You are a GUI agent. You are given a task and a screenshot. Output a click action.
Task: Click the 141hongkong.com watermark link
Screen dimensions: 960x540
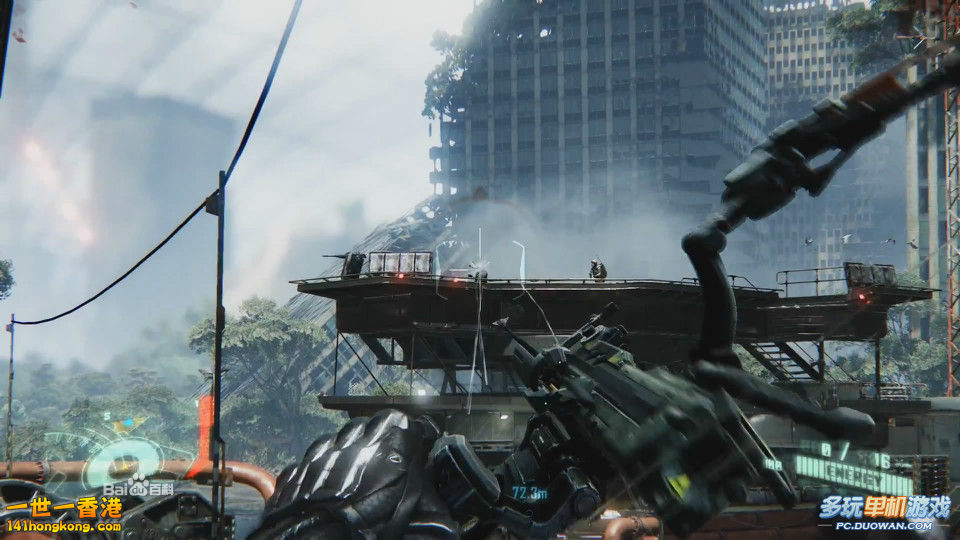62,526
